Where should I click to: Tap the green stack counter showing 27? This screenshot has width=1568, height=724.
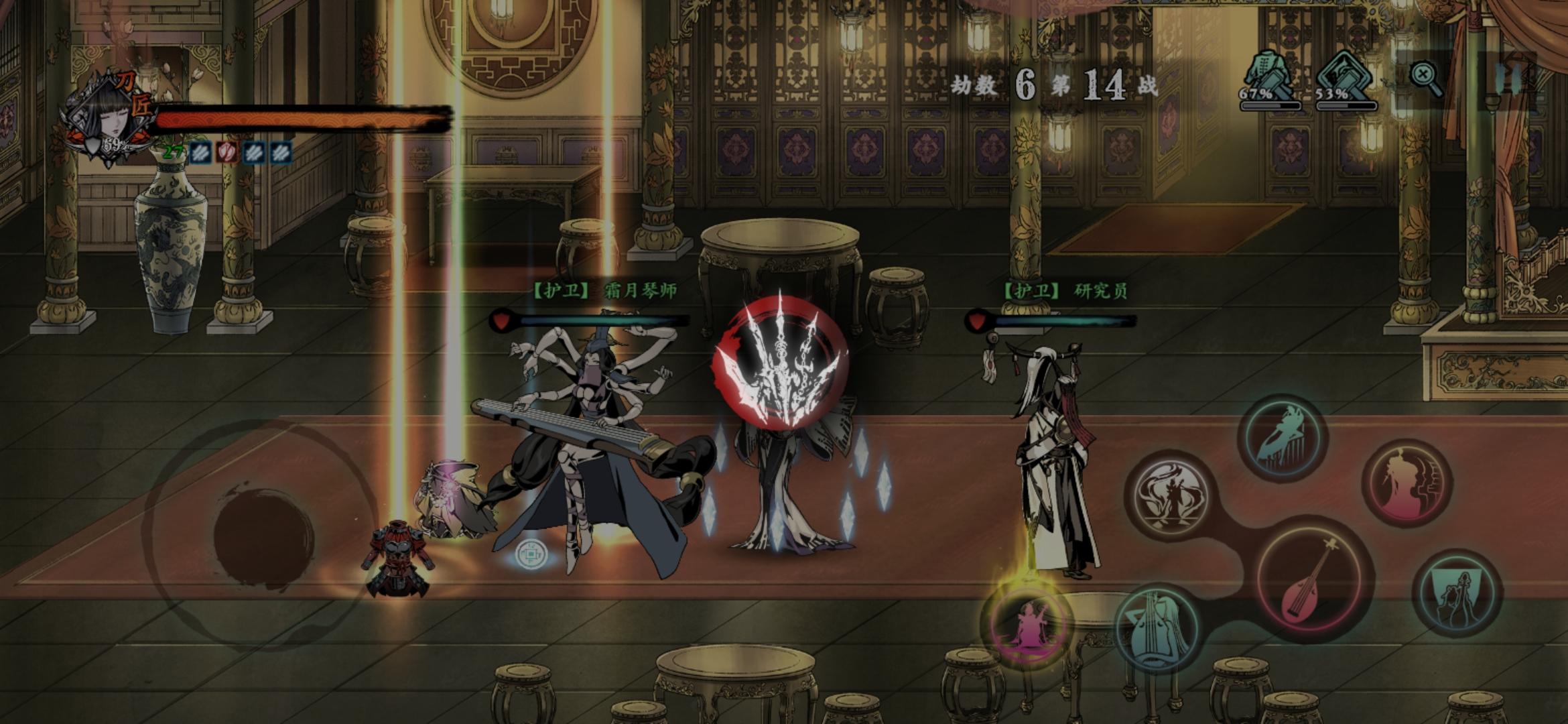(174, 153)
